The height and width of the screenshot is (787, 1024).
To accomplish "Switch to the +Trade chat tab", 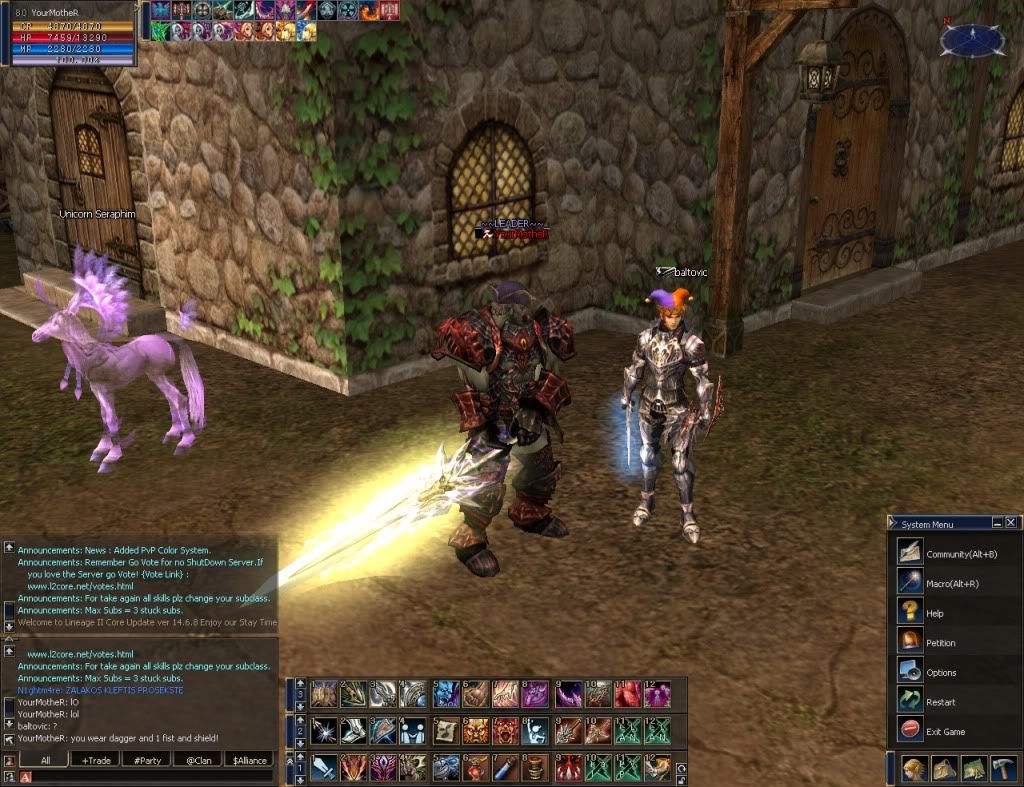I will [96, 760].
